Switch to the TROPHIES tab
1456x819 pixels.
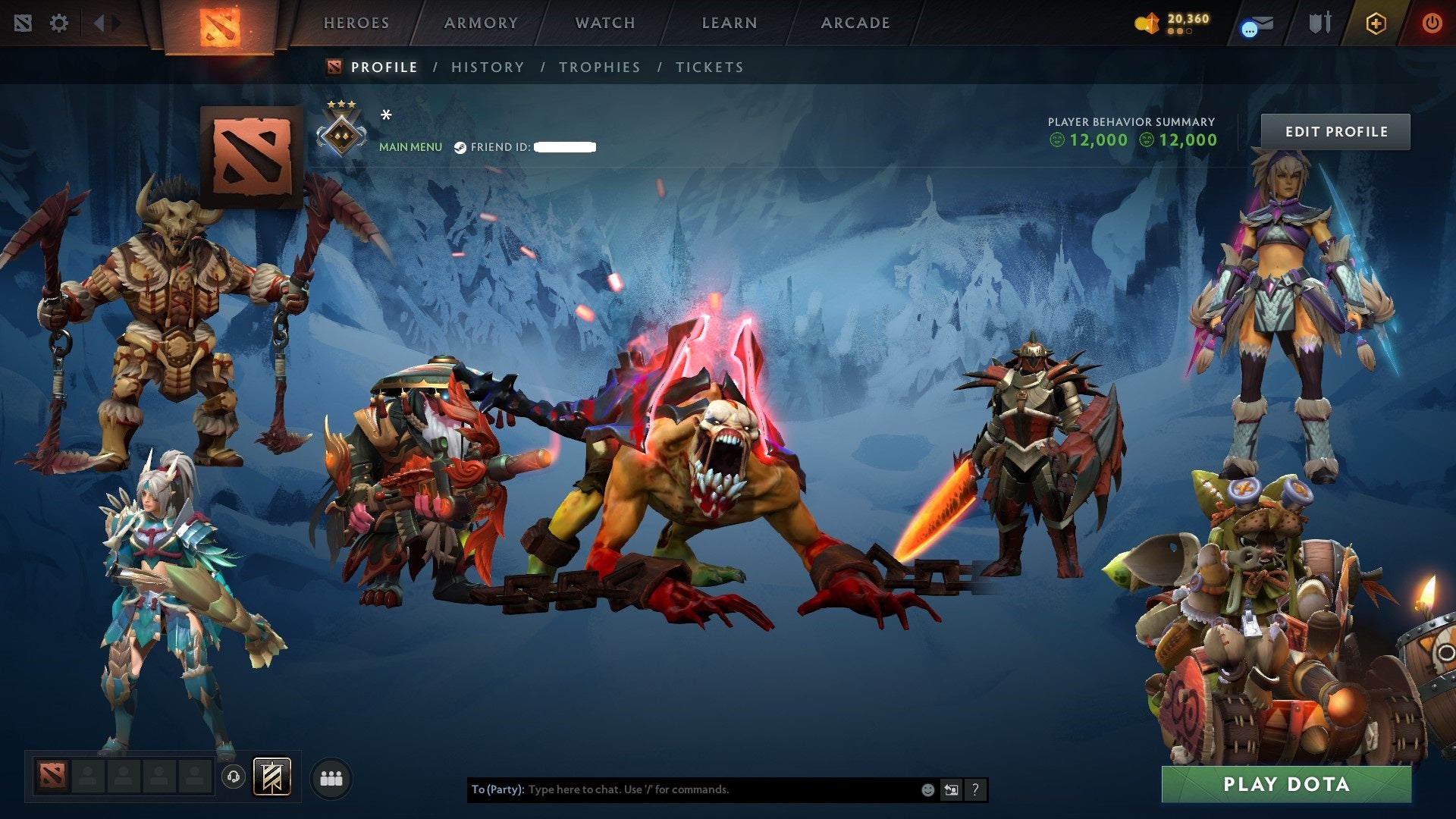(599, 67)
